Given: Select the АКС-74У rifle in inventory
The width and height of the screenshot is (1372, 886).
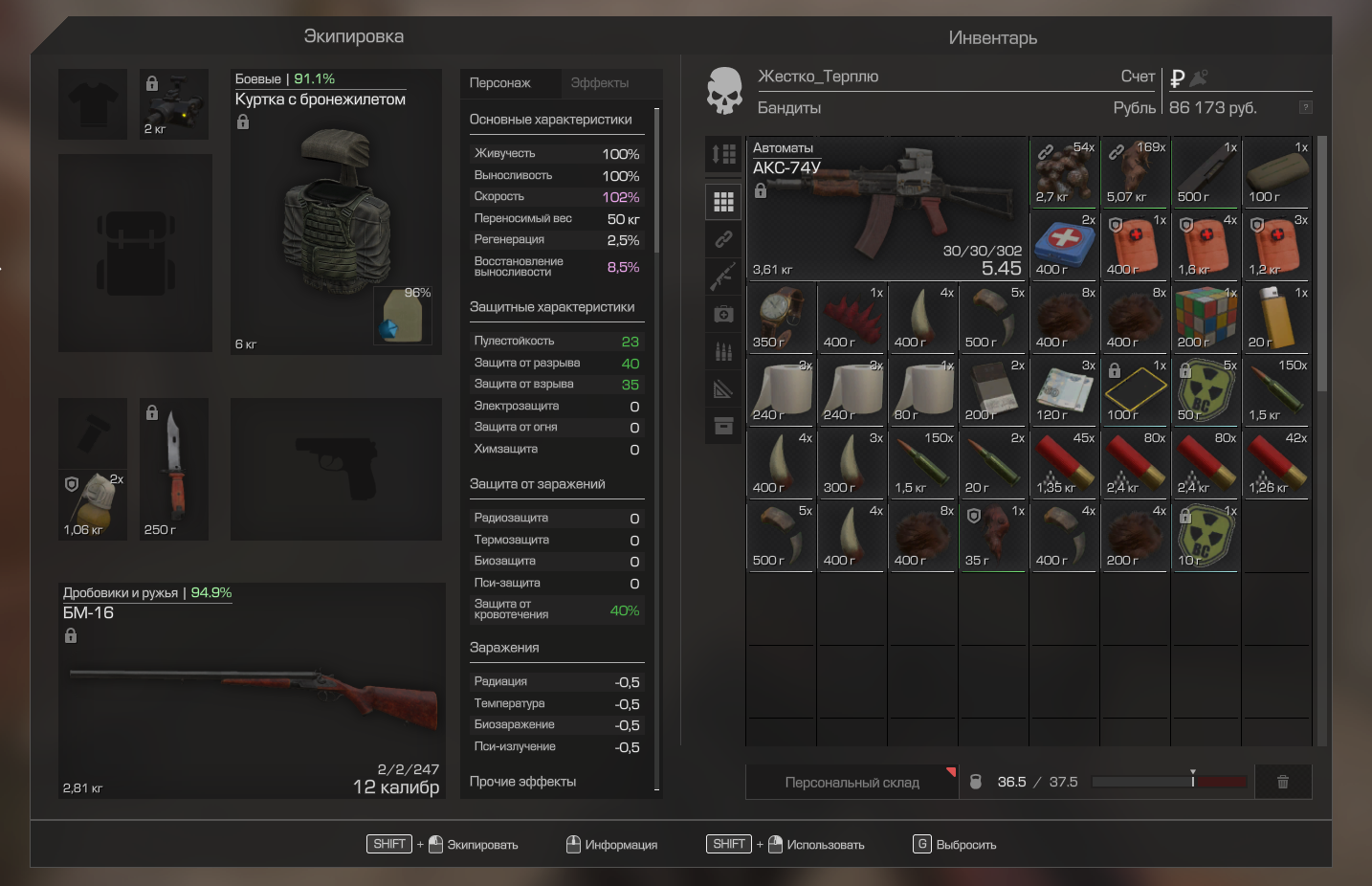Looking at the screenshot, I should (x=886, y=208).
